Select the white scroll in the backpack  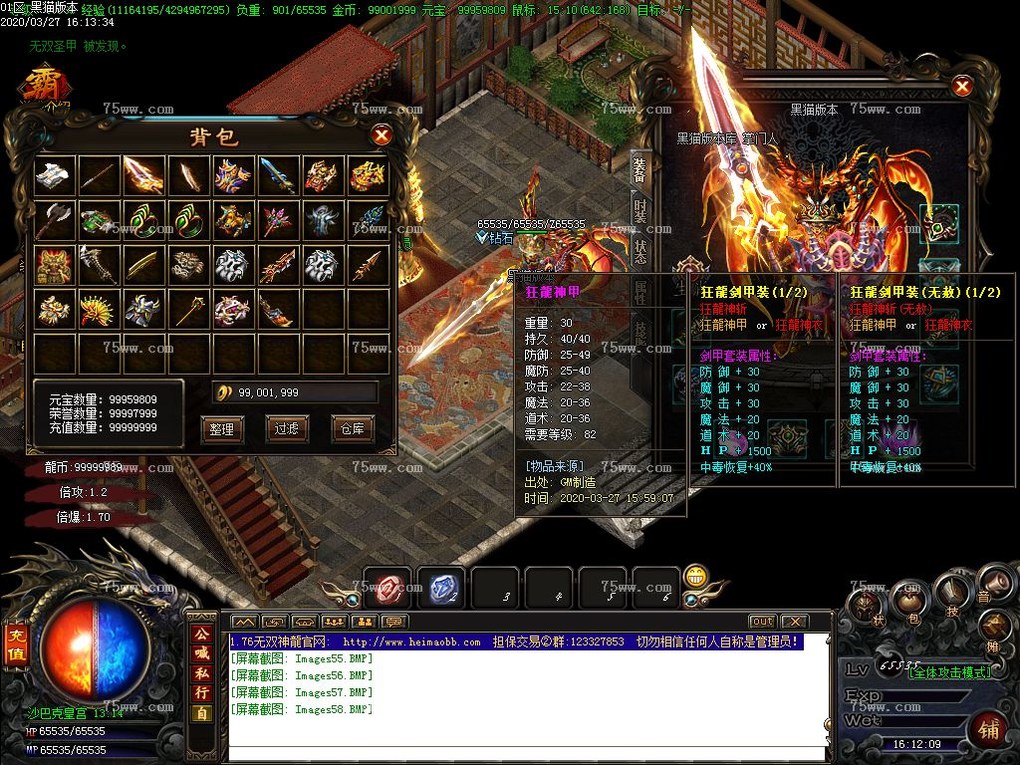point(55,175)
